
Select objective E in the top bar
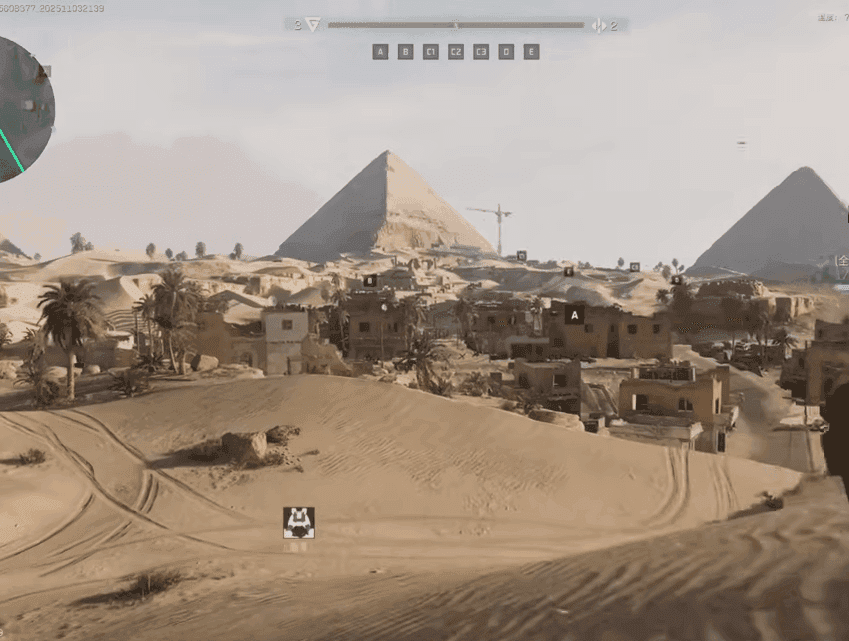(x=531, y=52)
